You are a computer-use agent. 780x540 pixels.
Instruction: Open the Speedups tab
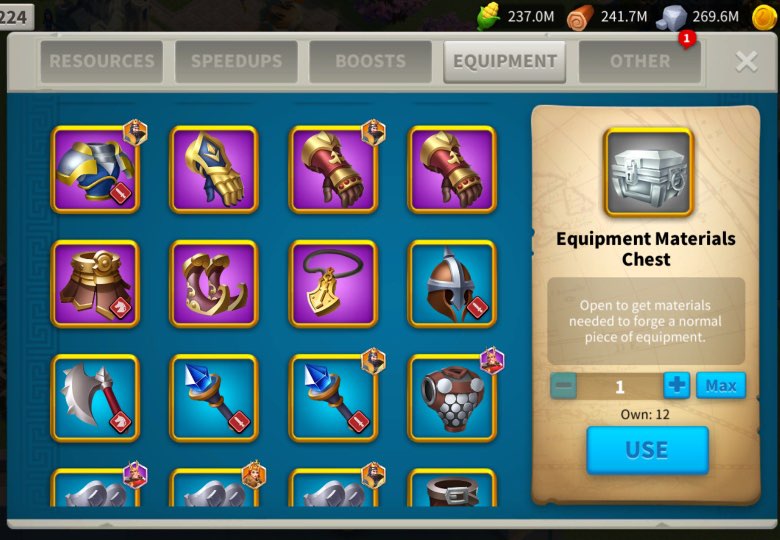coord(235,62)
